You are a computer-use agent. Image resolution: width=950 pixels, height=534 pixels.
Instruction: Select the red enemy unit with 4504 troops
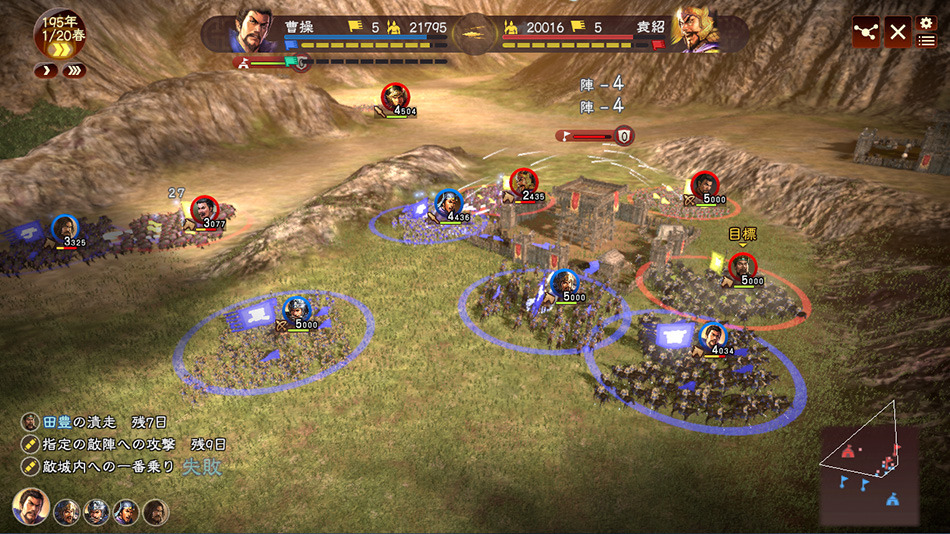(x=395, y=97)
